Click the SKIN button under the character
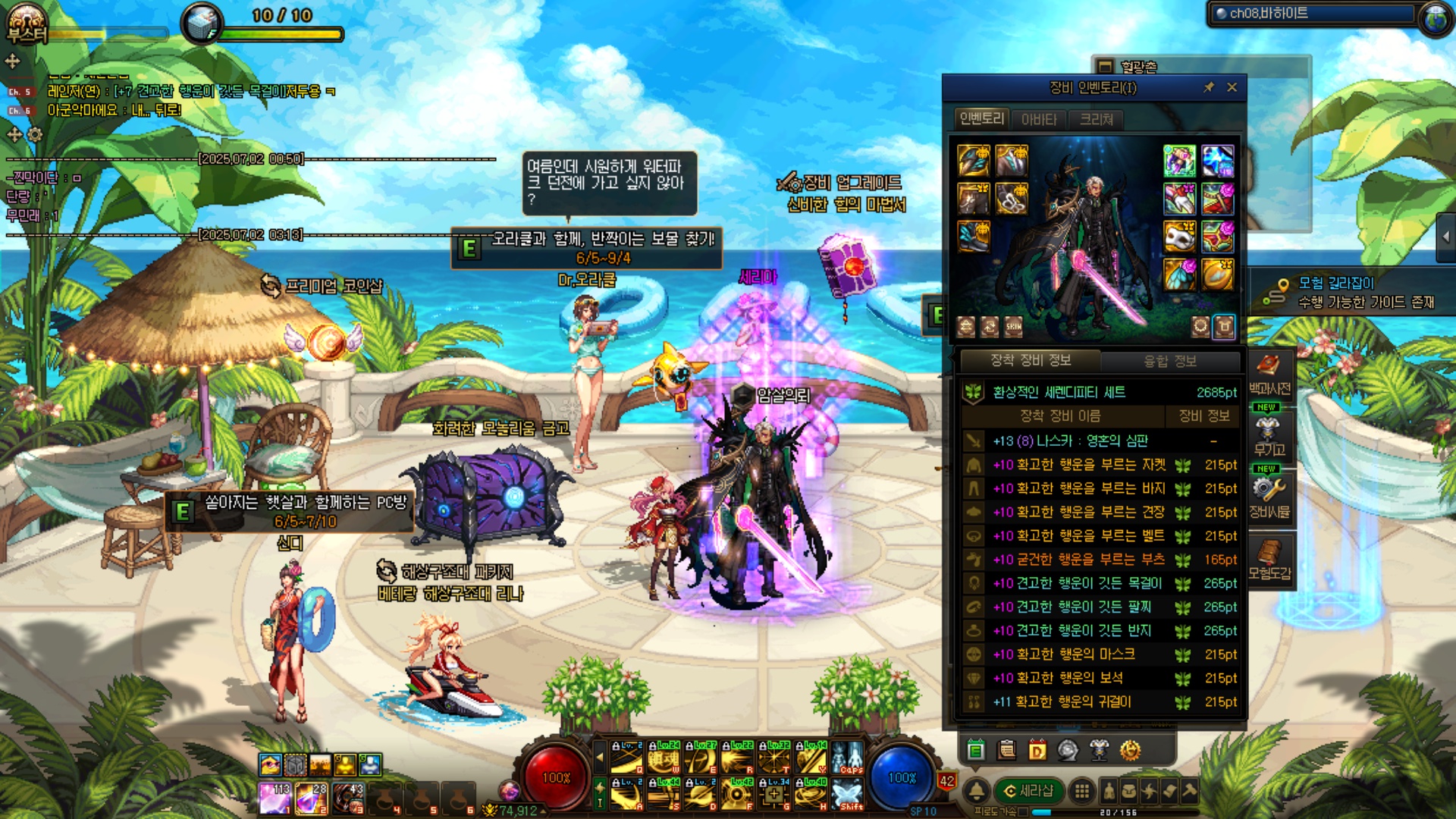1456x819 pixels. [x=1013, y=327]
